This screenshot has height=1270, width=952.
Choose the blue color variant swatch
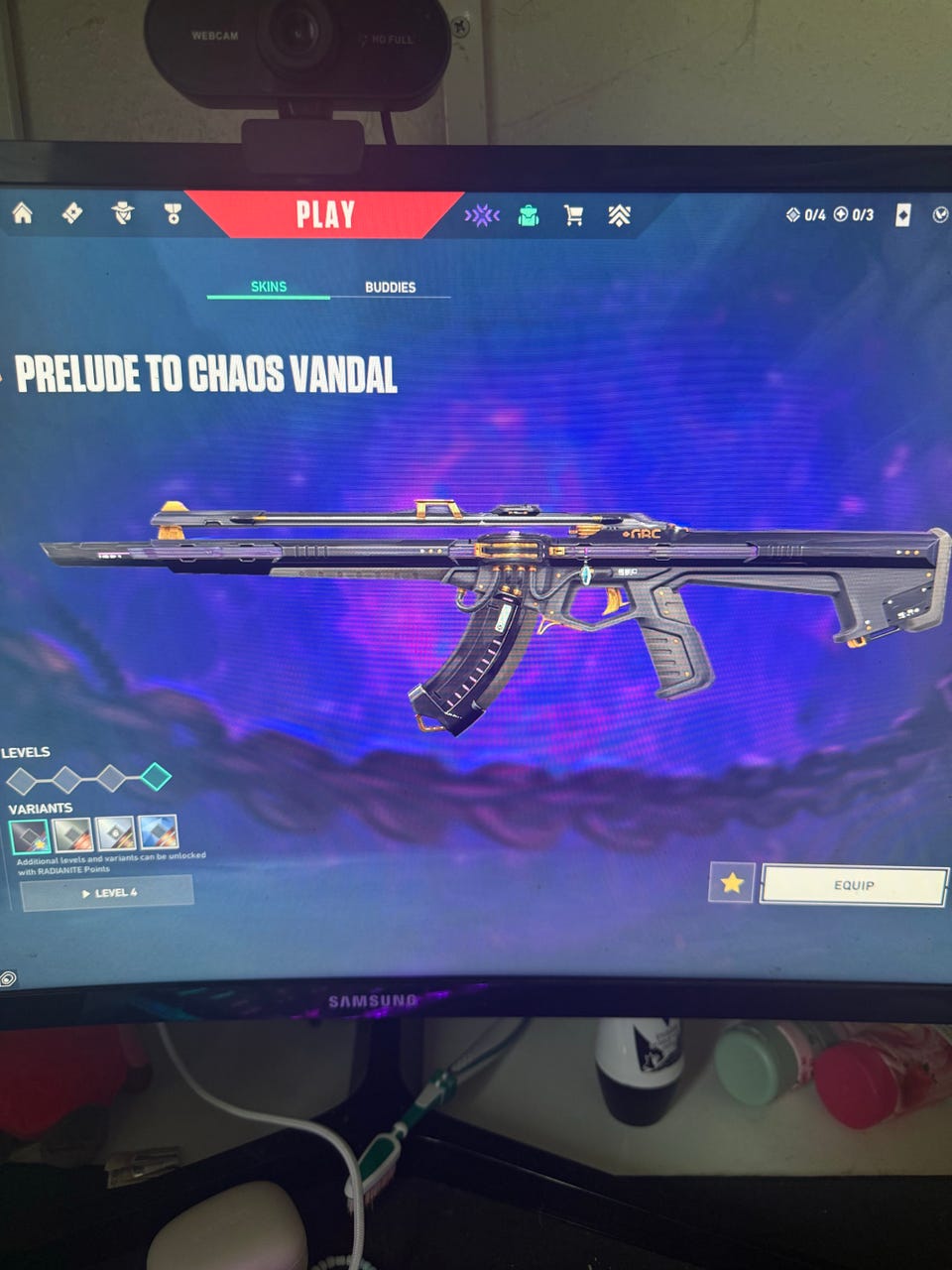pos(159,833)
